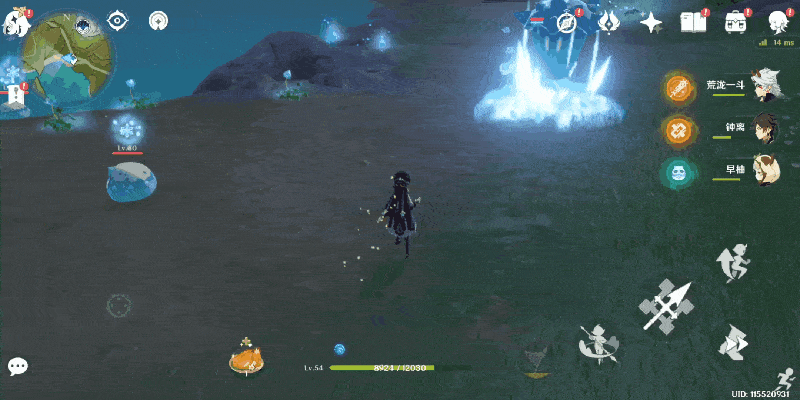Open the character profile icon

click(x=779, y=22)
